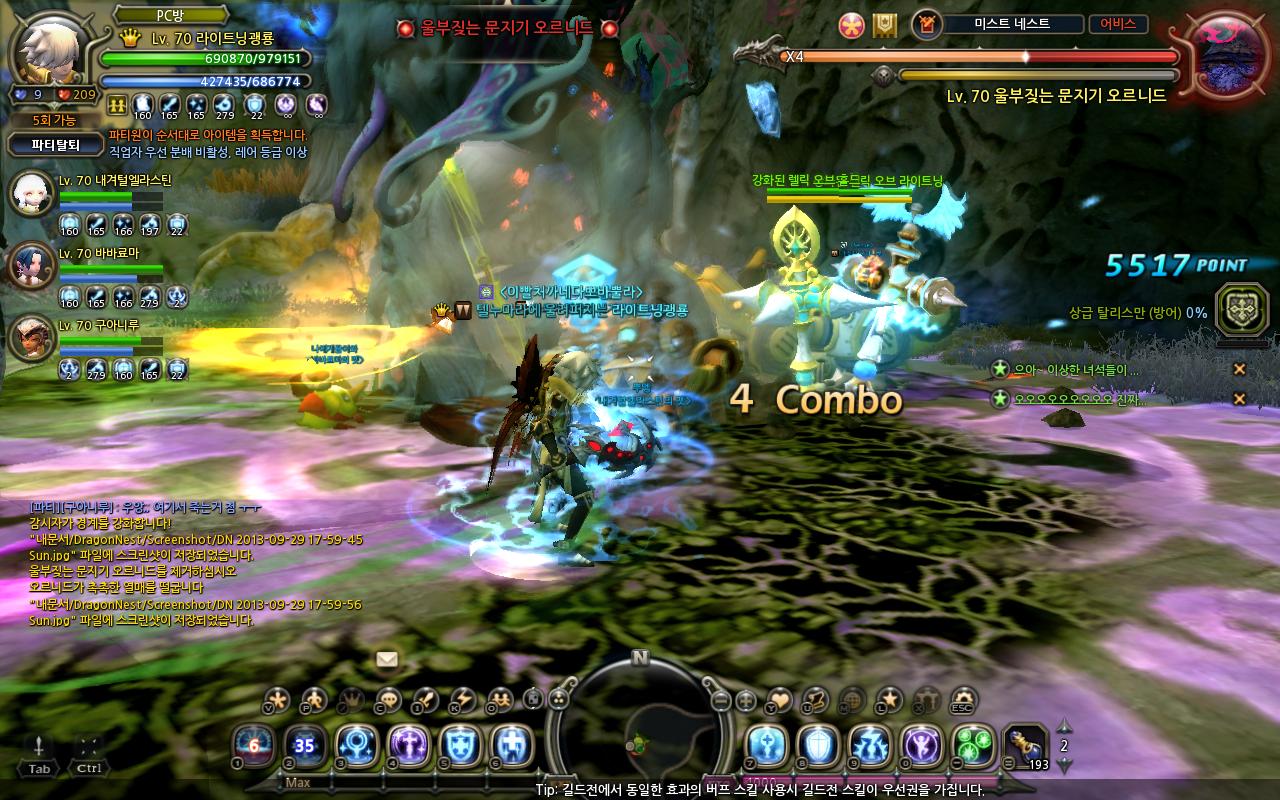Select party member 구아니루's portrait

pyautogui.click(x=31, y=337)
